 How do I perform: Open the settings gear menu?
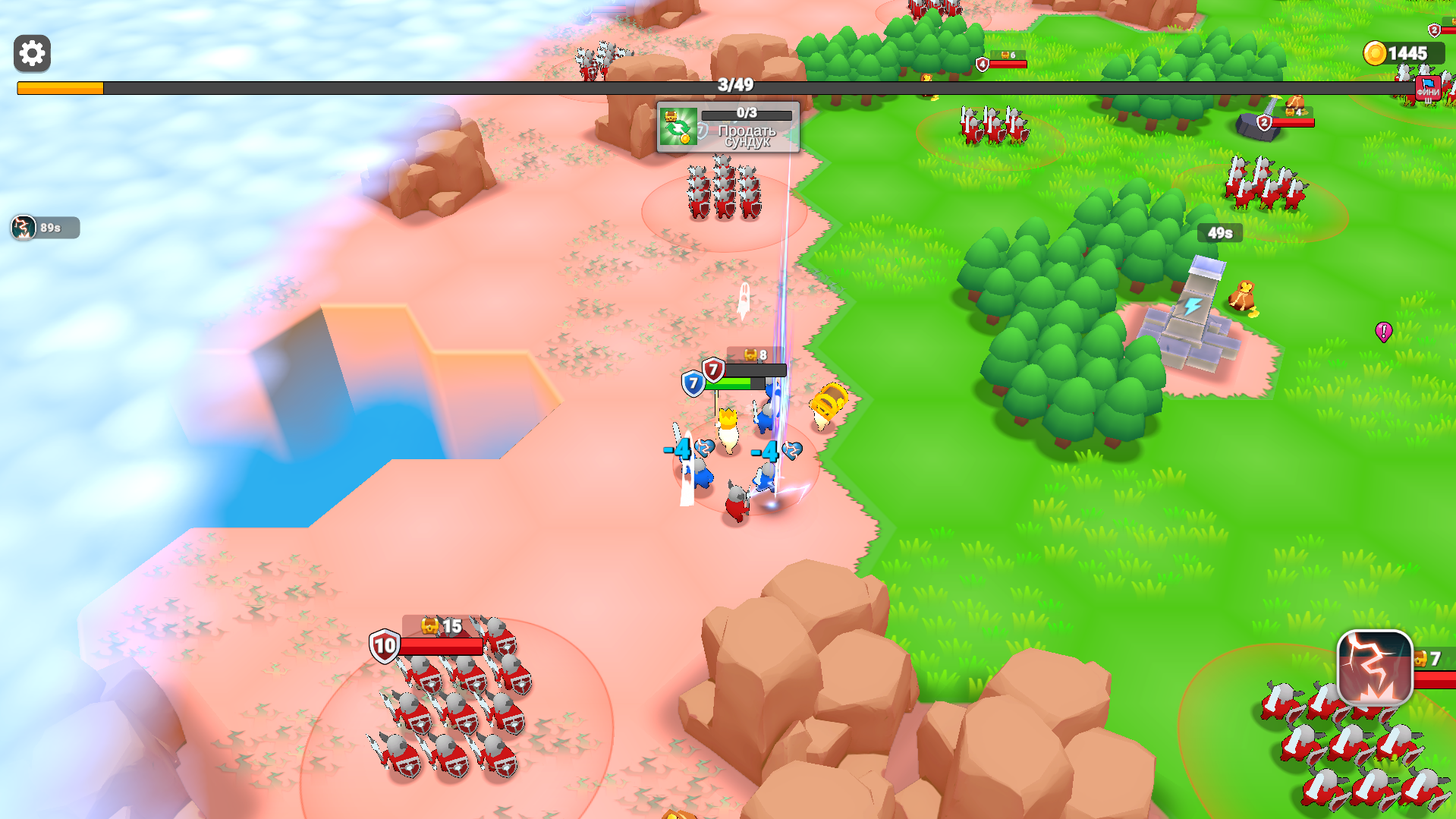pos(30,54)
